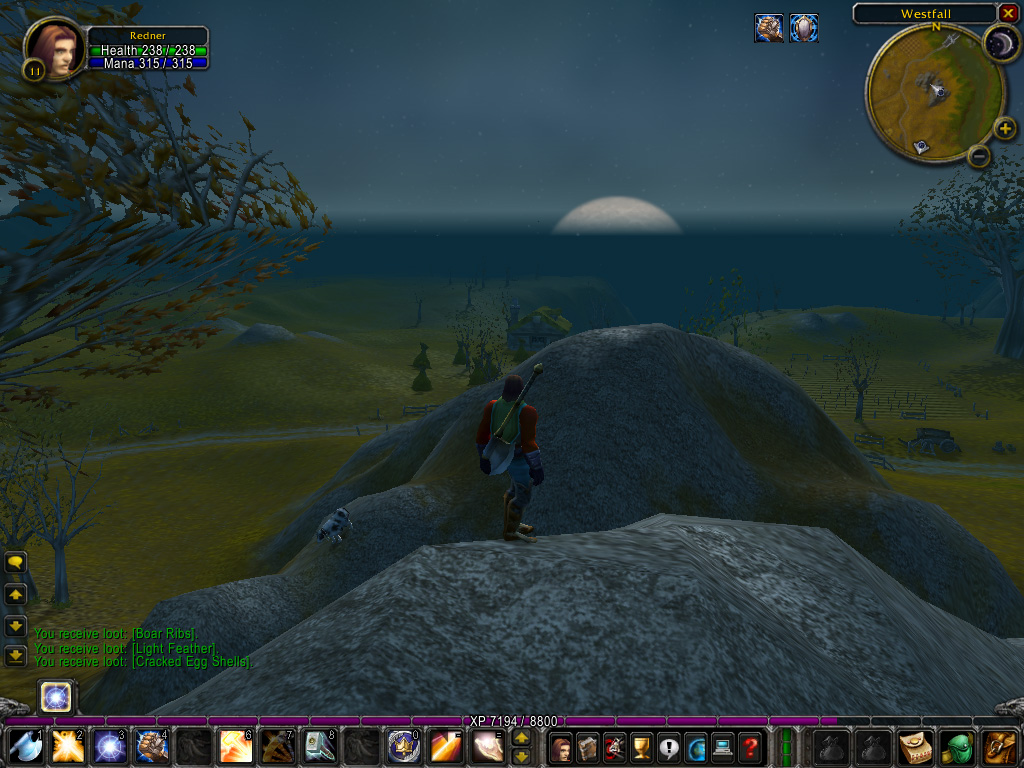Close the Westfall minimap panel
Screen dimensions: 1024x768
(x=1007, y=13)
